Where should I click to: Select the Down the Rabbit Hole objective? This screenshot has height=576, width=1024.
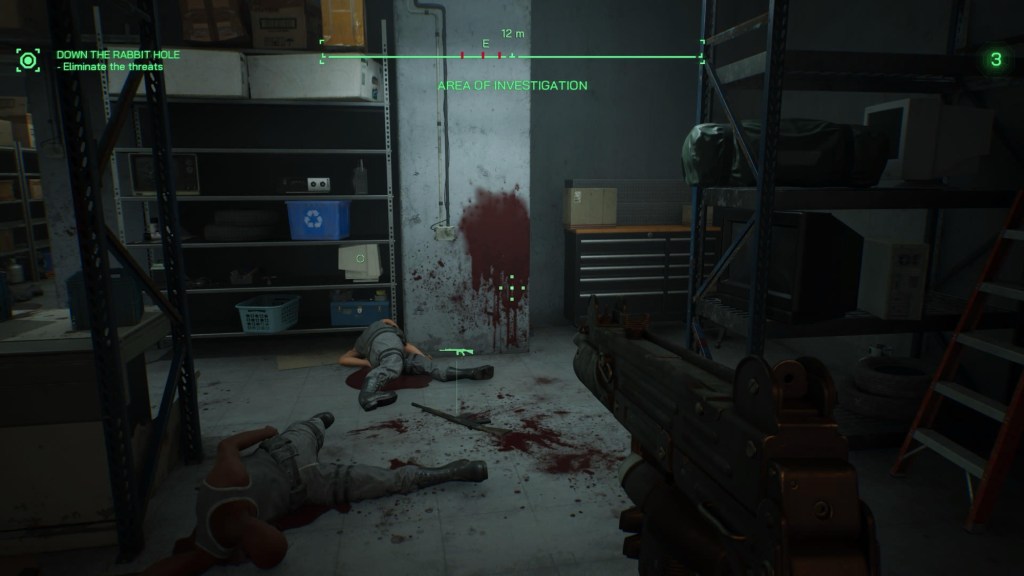(118, 54)
